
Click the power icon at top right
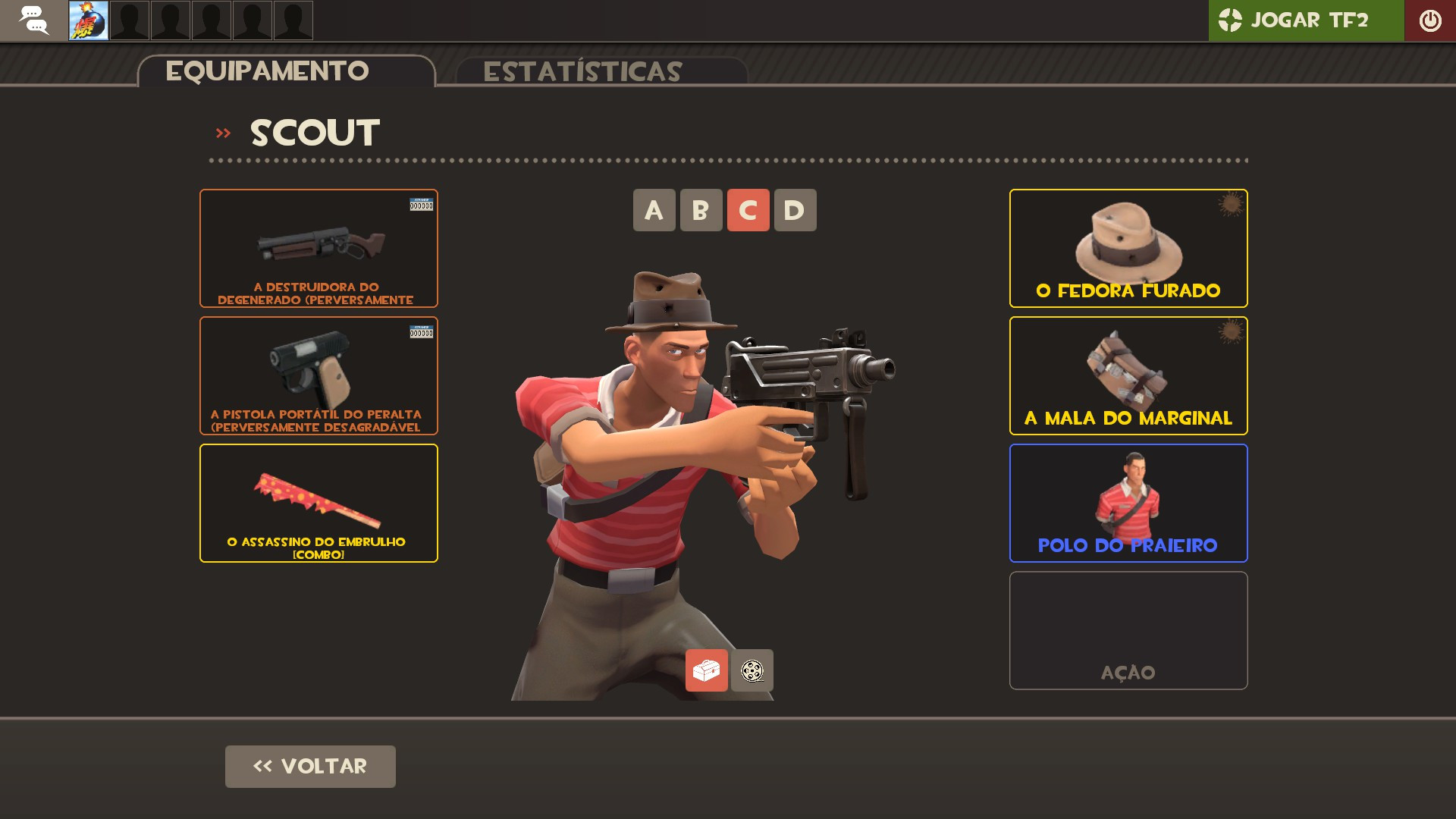(1430, 20)
